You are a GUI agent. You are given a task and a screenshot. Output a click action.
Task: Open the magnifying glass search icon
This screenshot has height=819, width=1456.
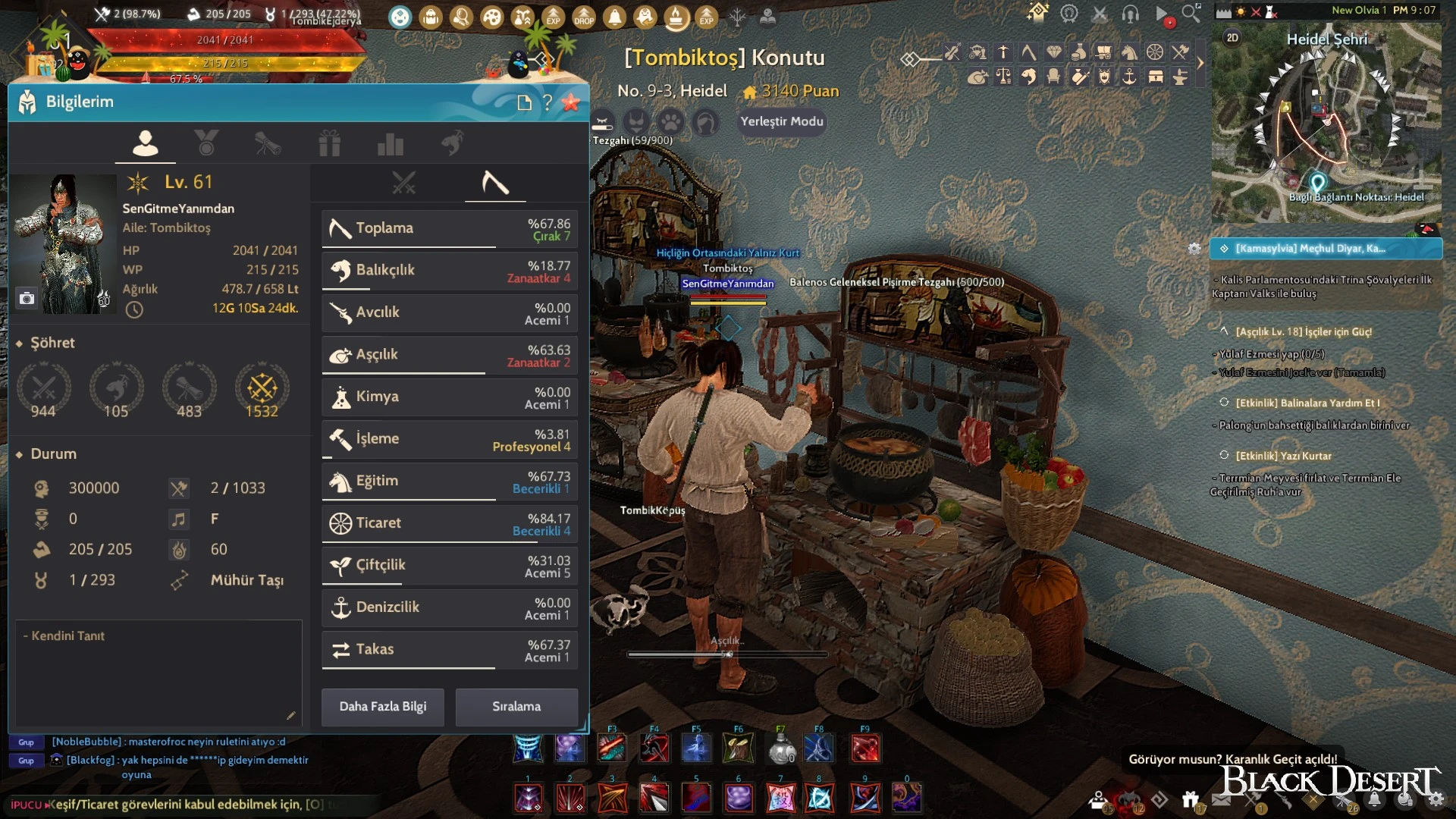pos(1191,13)
